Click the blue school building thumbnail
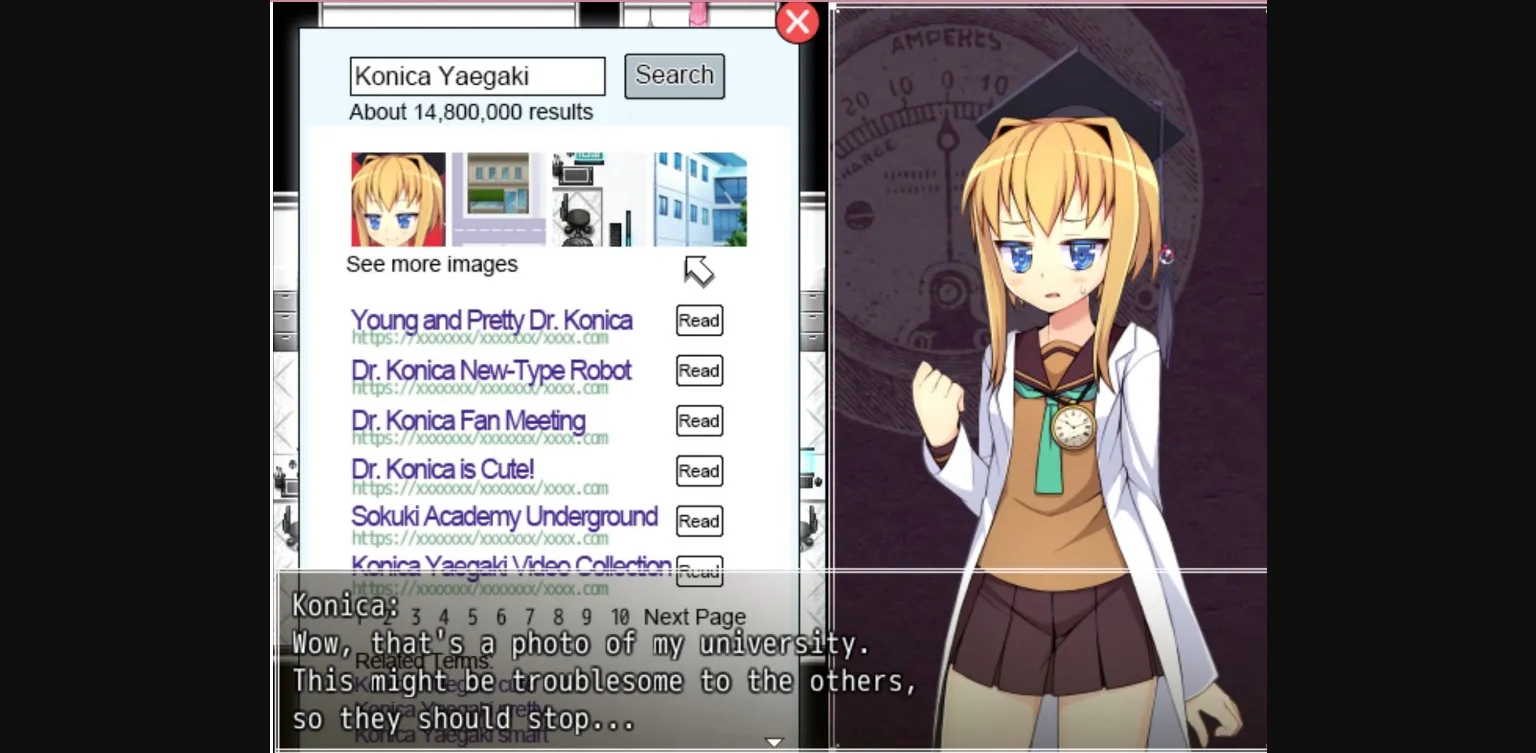The height and width of the screenshot is (753, 1536). tap(699, 197)
